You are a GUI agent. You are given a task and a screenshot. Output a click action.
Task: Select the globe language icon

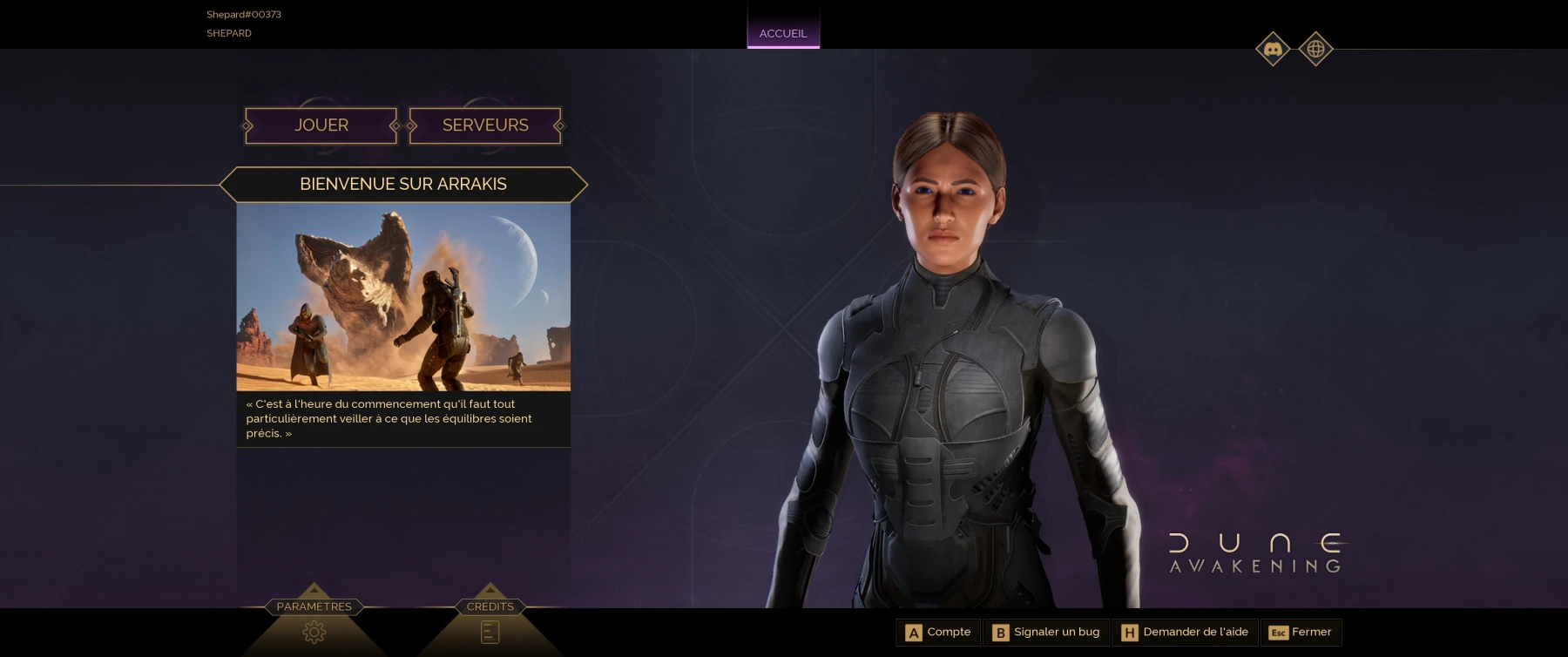coord(1315,50)
